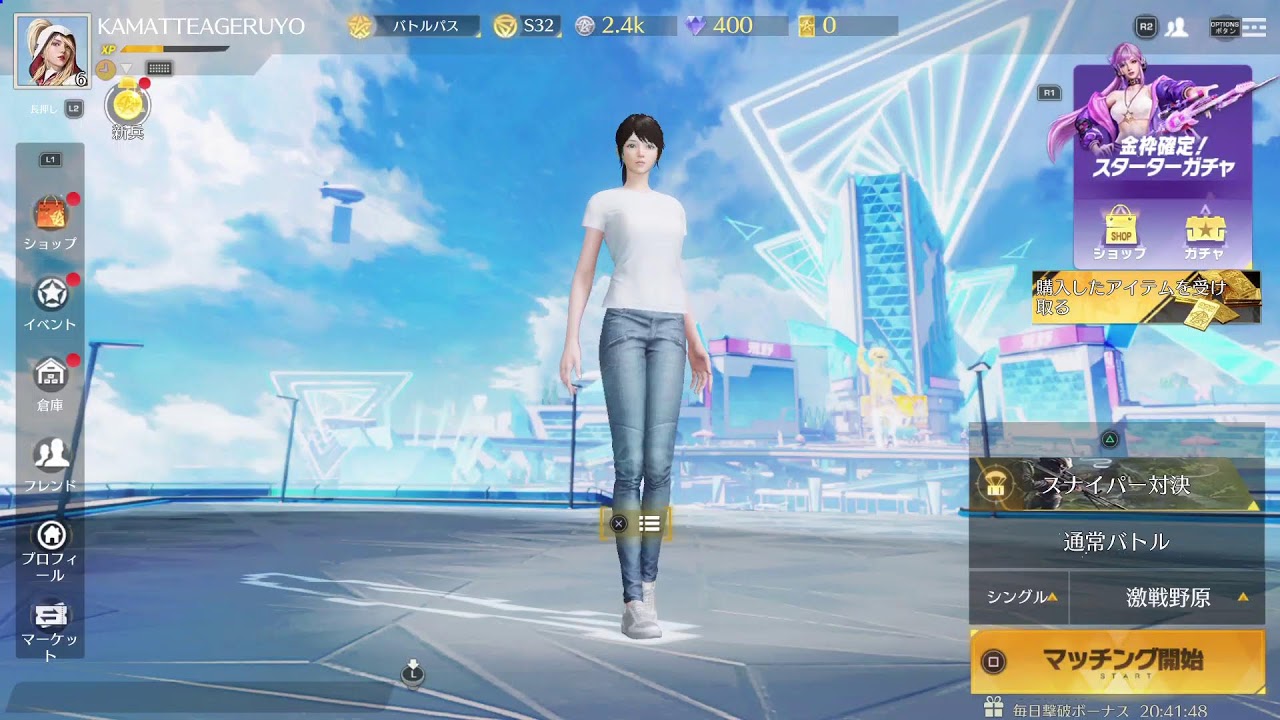
Task: Open the フレンド friends list
Action: (x=50, y=461)
